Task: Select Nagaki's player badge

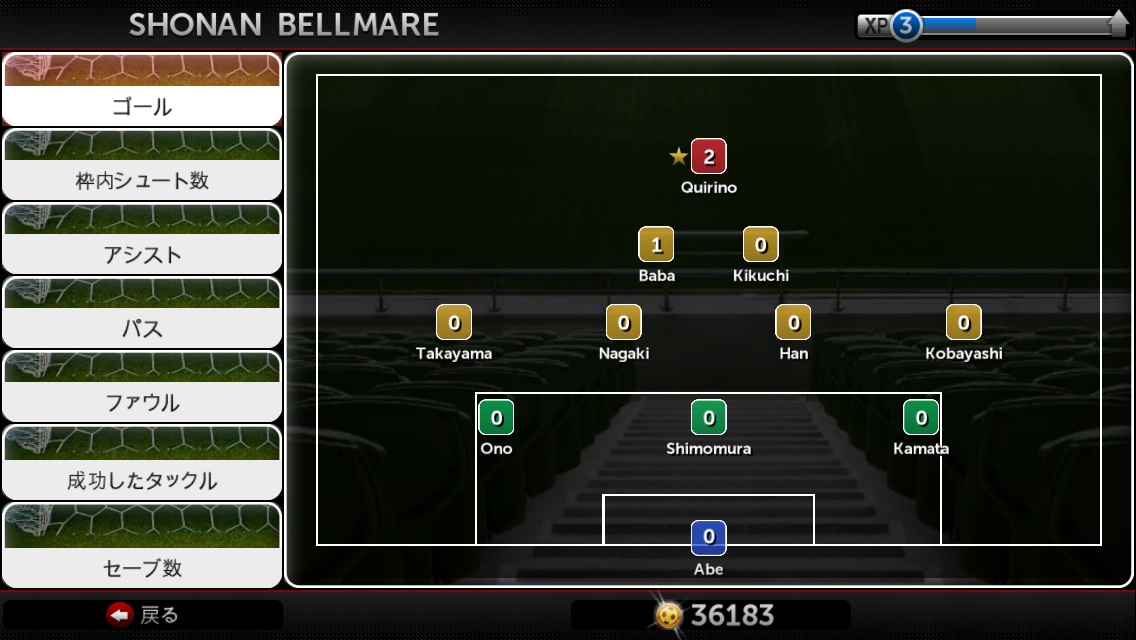Action: coord(624,323)
